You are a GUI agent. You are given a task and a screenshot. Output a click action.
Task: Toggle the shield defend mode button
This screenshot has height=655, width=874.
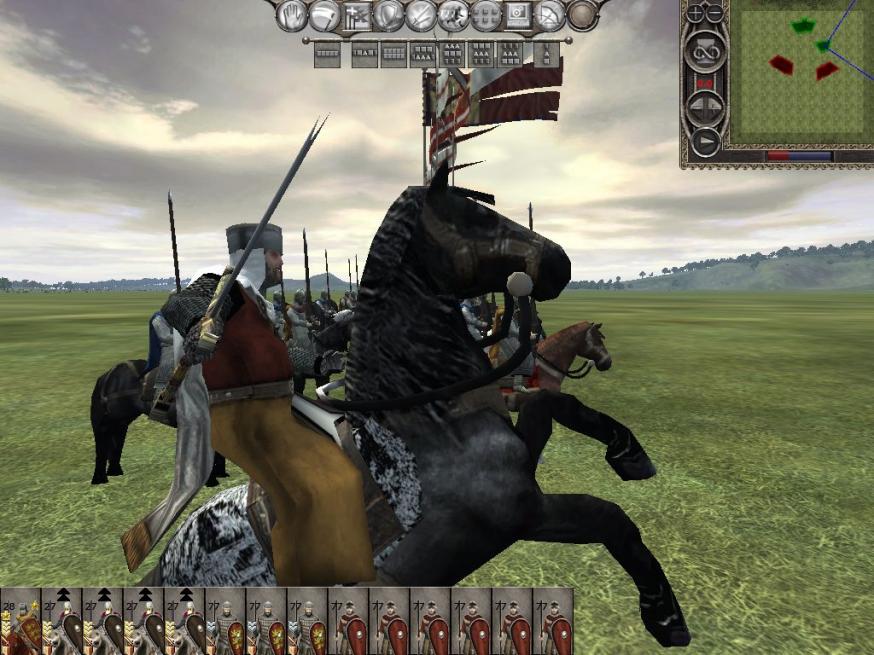[x=389, y=15]
